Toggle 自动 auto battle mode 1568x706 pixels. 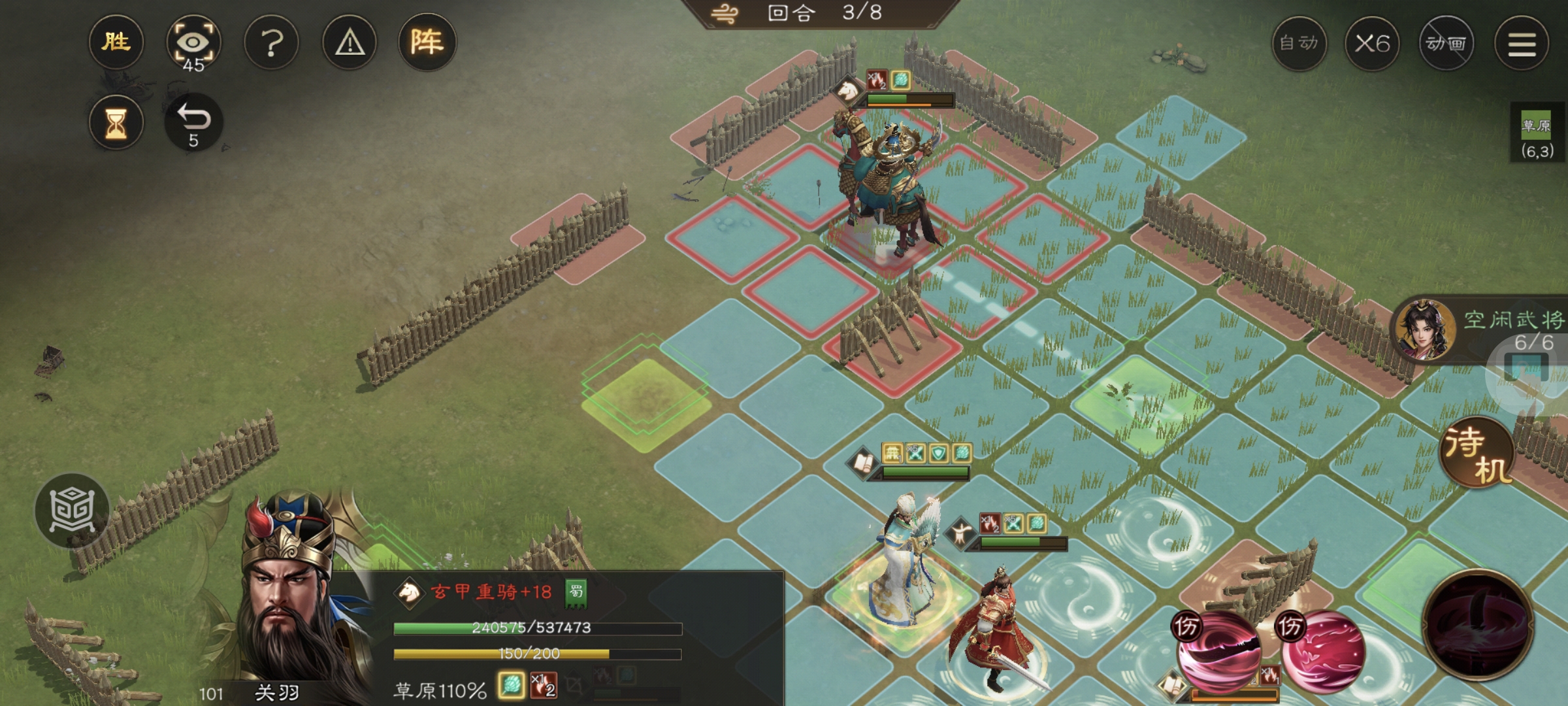[1299, 44]
